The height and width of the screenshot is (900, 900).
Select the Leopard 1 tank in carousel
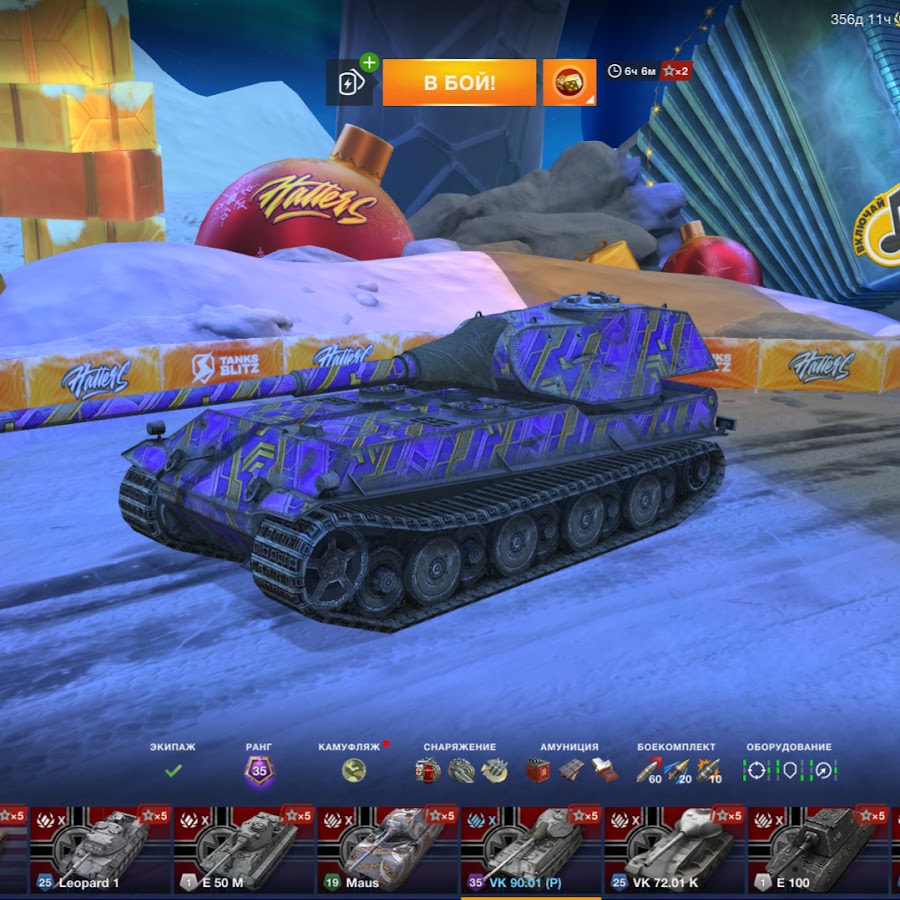[x=100, y=850]
